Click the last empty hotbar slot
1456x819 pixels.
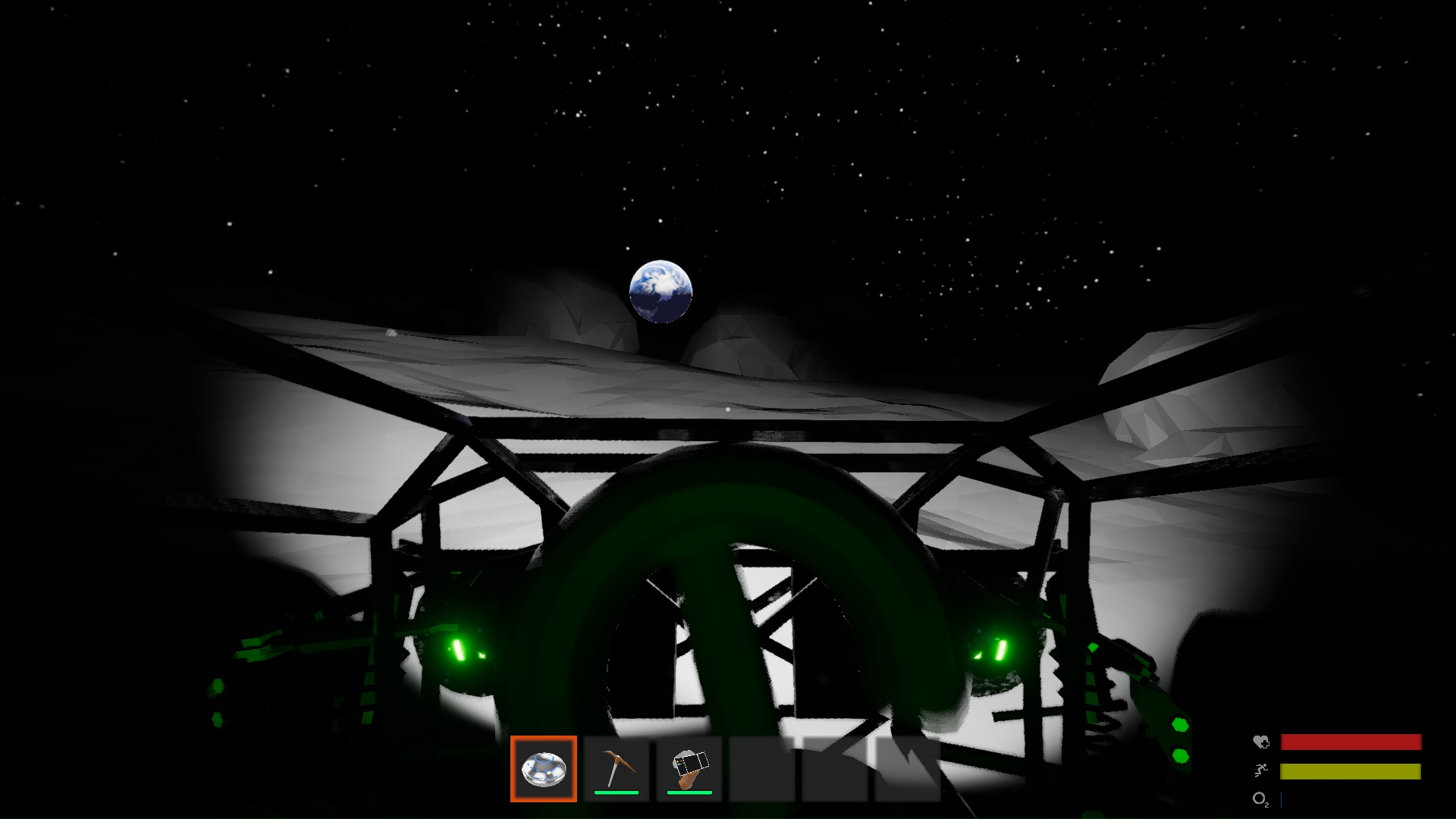coord(907,768)
